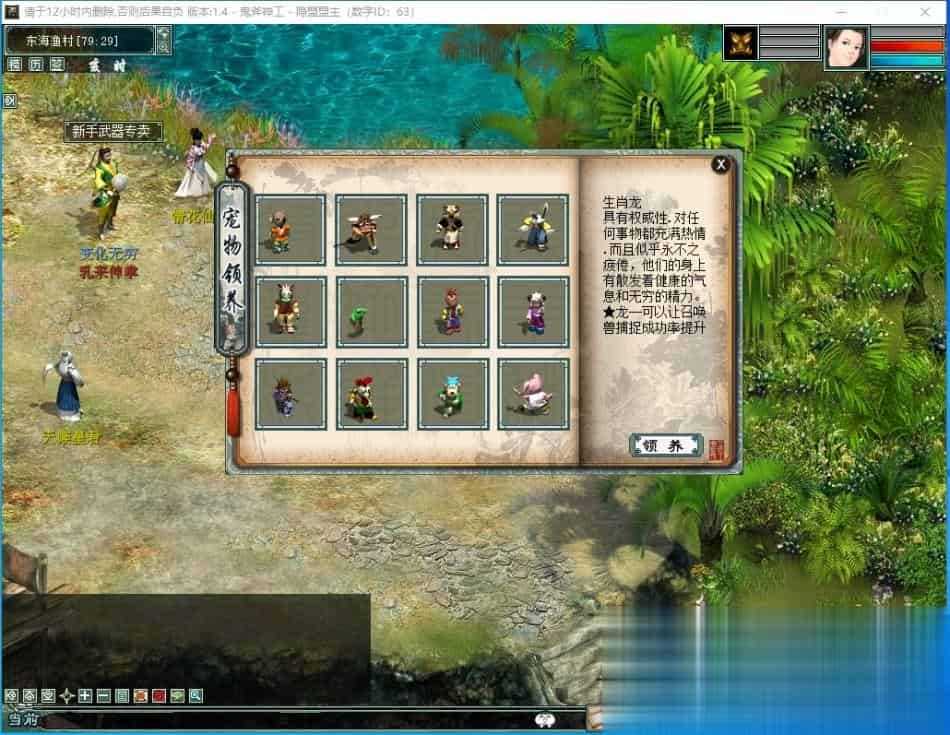This screenshot has height=735, width=950.
Task: Select the long-eared rabbit pet tile
Action: 533,230
